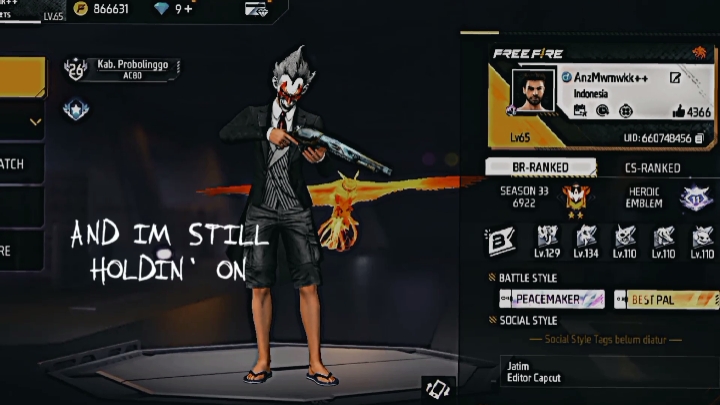Image resolution: width=720 pixels, height=405 pixels.
Task: Copy the player UID
Action: (x=699, y=137)
